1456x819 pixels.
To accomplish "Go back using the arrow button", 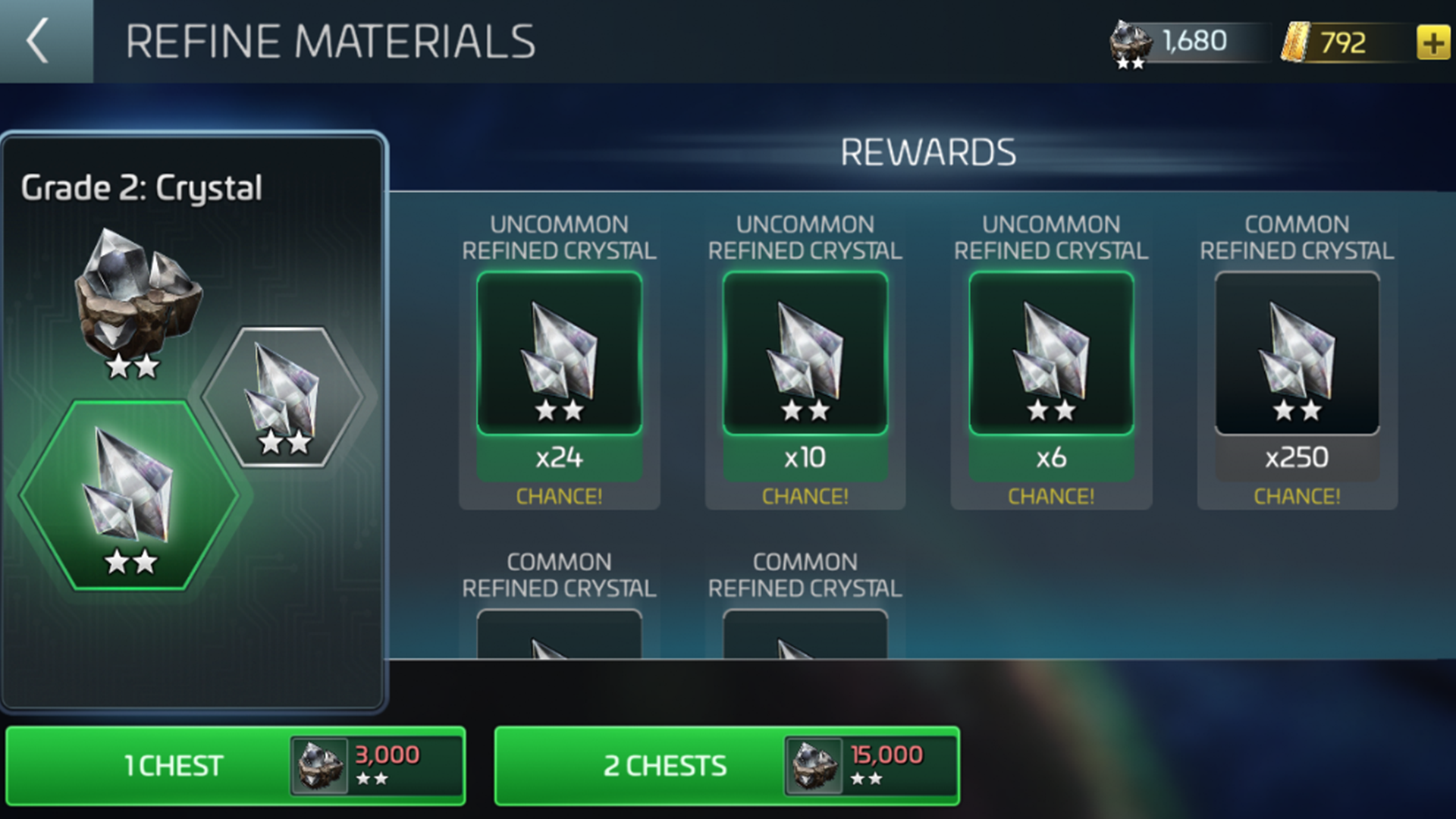I will click(39, 41).
